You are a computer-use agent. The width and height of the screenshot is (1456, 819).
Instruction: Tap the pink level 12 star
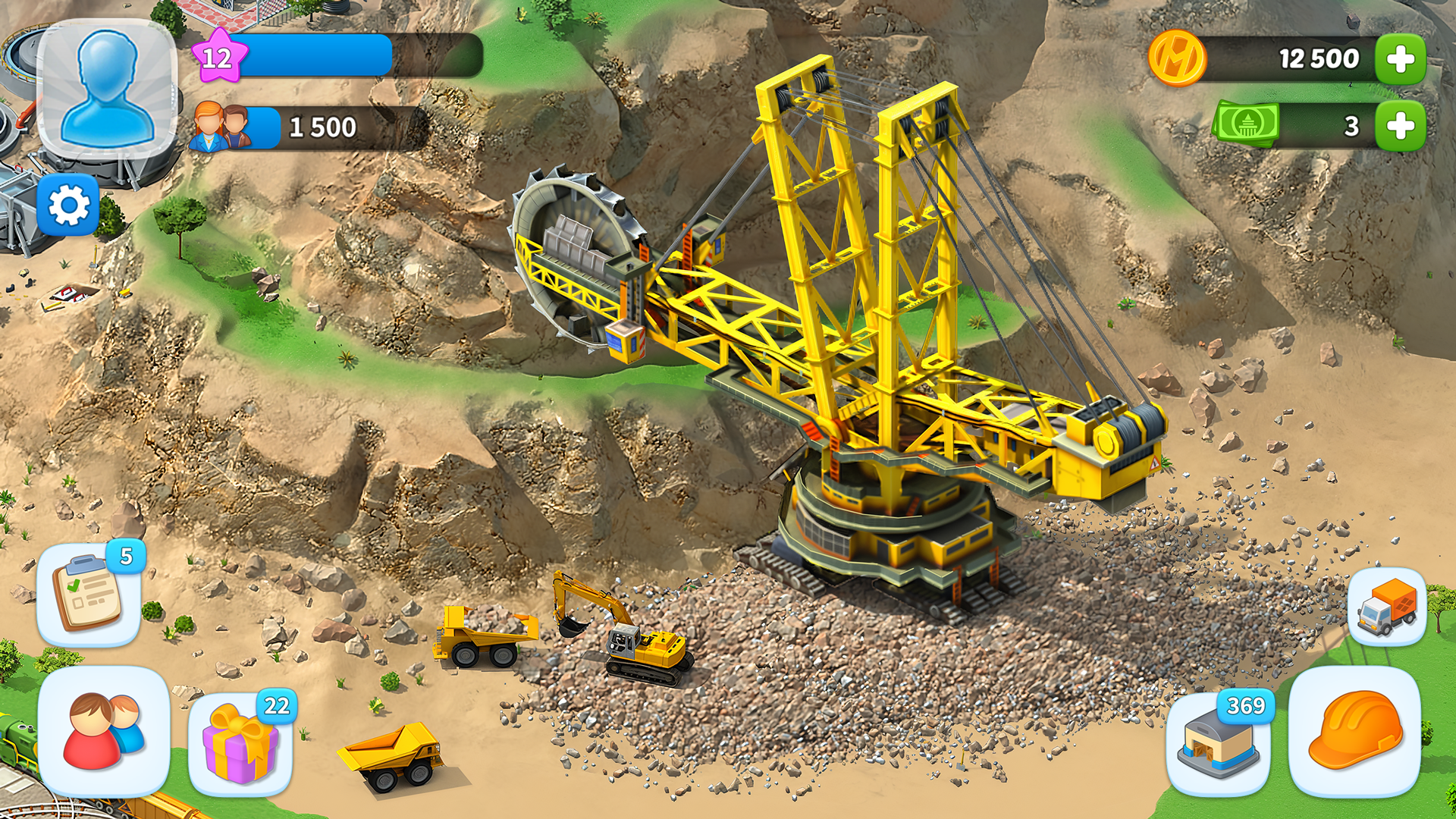tap(218, 56)
